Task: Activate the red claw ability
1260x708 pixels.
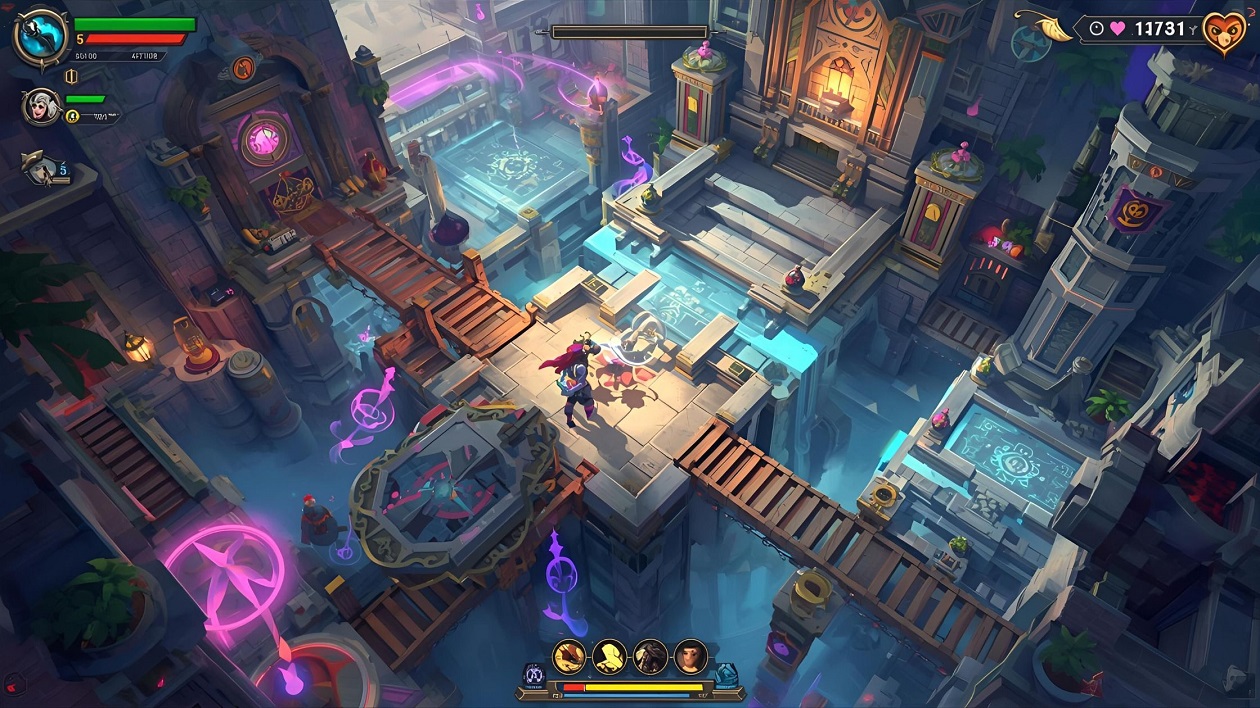Action: [x=570, y=657]
